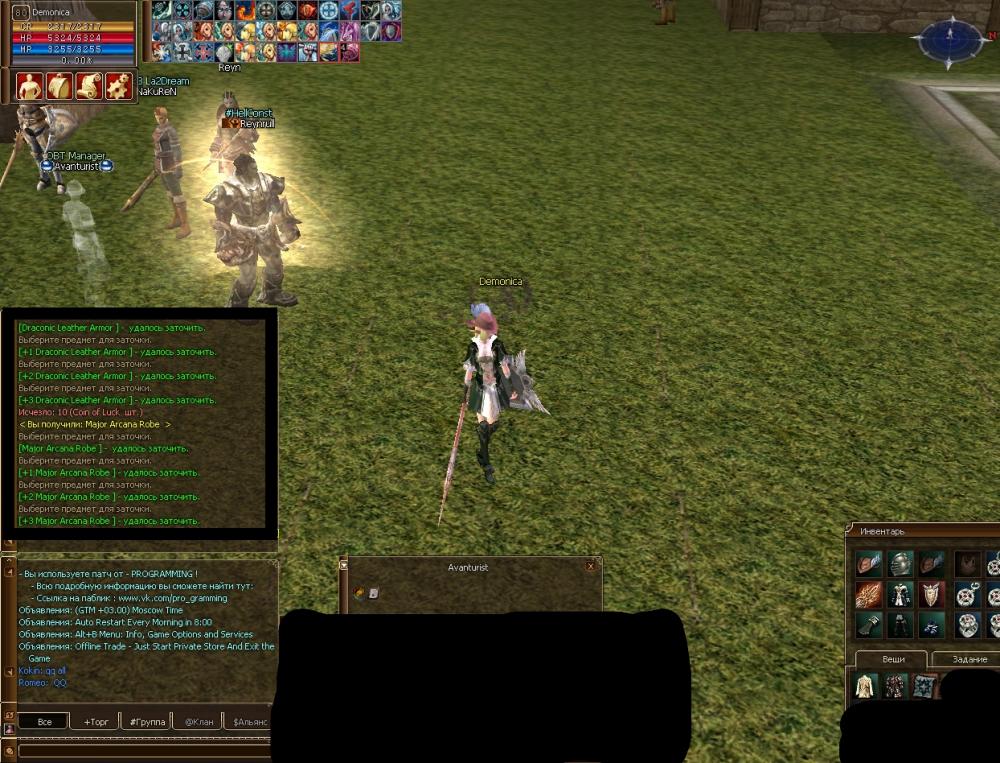Open the inventory bag icon

pos(60,86)
